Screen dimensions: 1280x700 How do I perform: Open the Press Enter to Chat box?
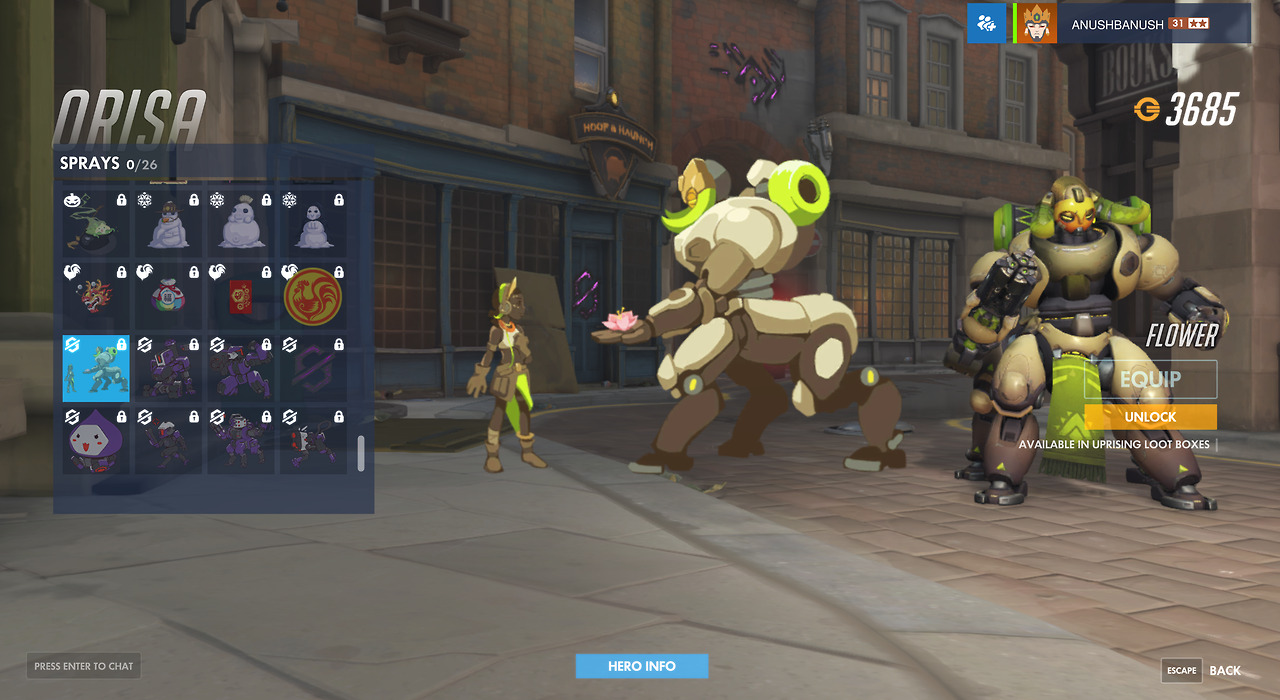click(x=83, y=666)
